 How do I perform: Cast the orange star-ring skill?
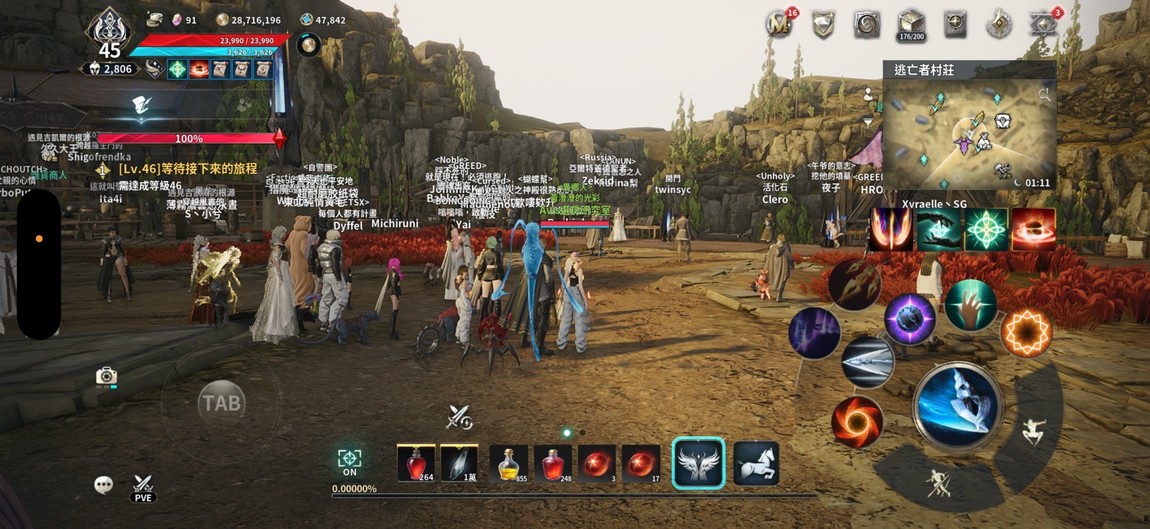[1026, 332]
